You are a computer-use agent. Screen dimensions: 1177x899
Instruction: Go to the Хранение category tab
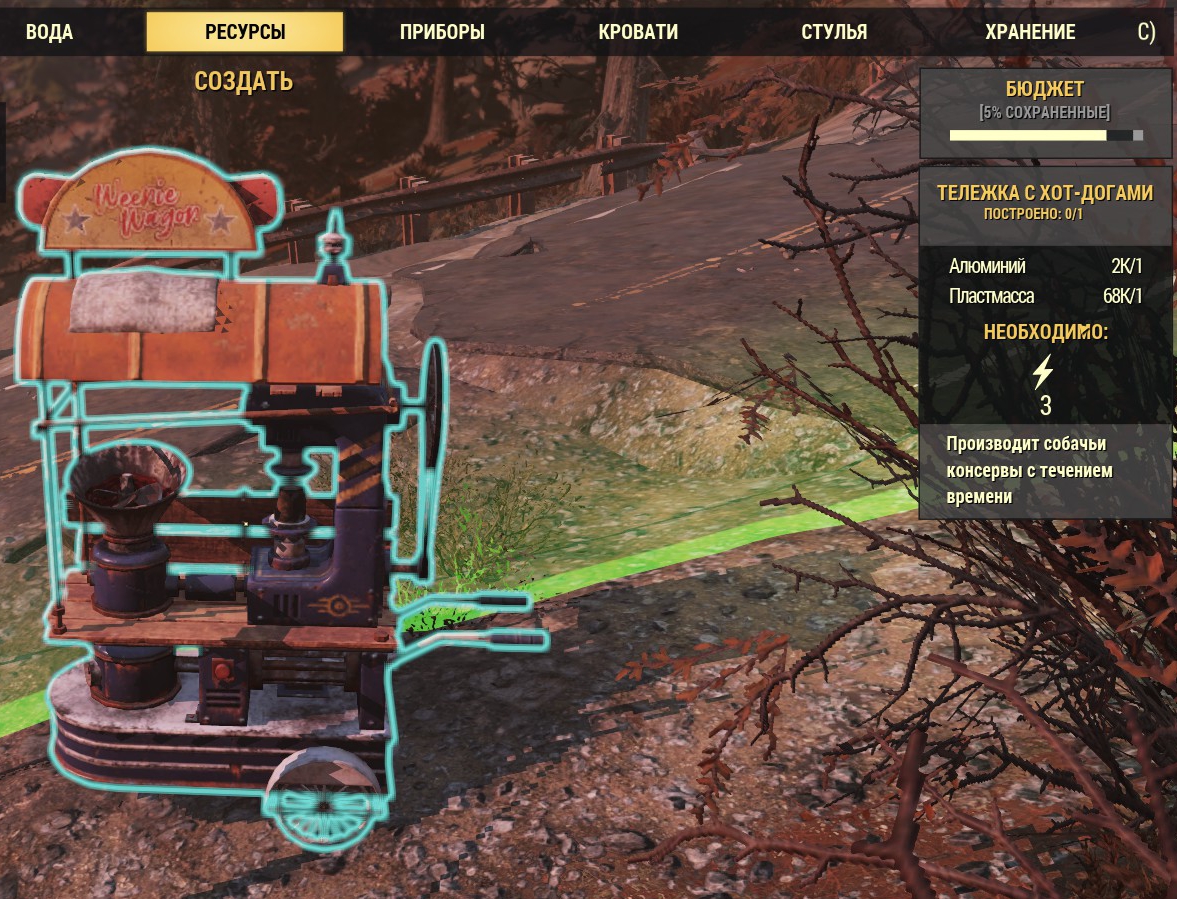pos(1030,32)
